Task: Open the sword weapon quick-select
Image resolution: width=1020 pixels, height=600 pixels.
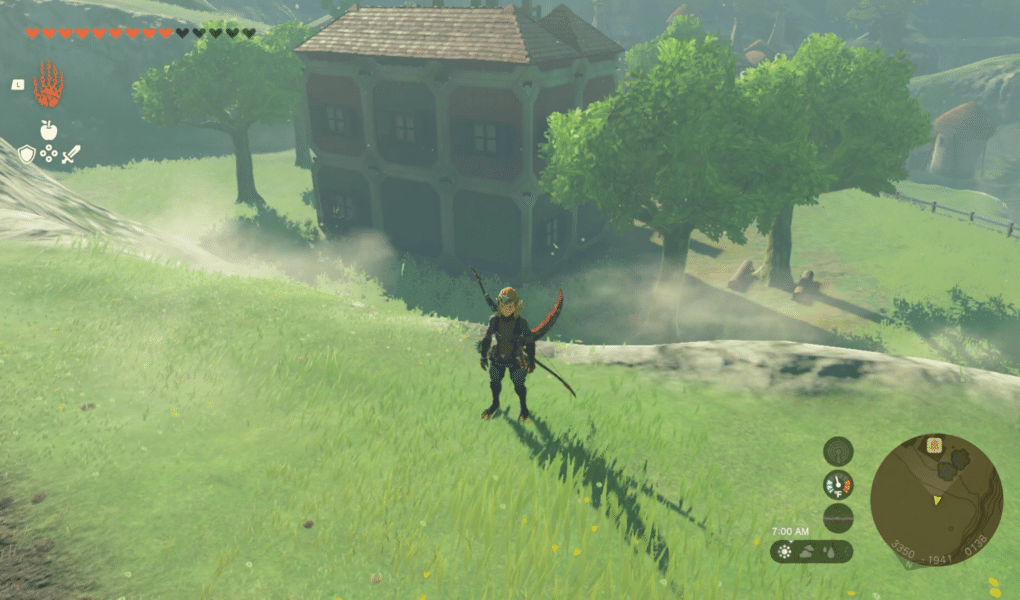Action: [71, 154]
